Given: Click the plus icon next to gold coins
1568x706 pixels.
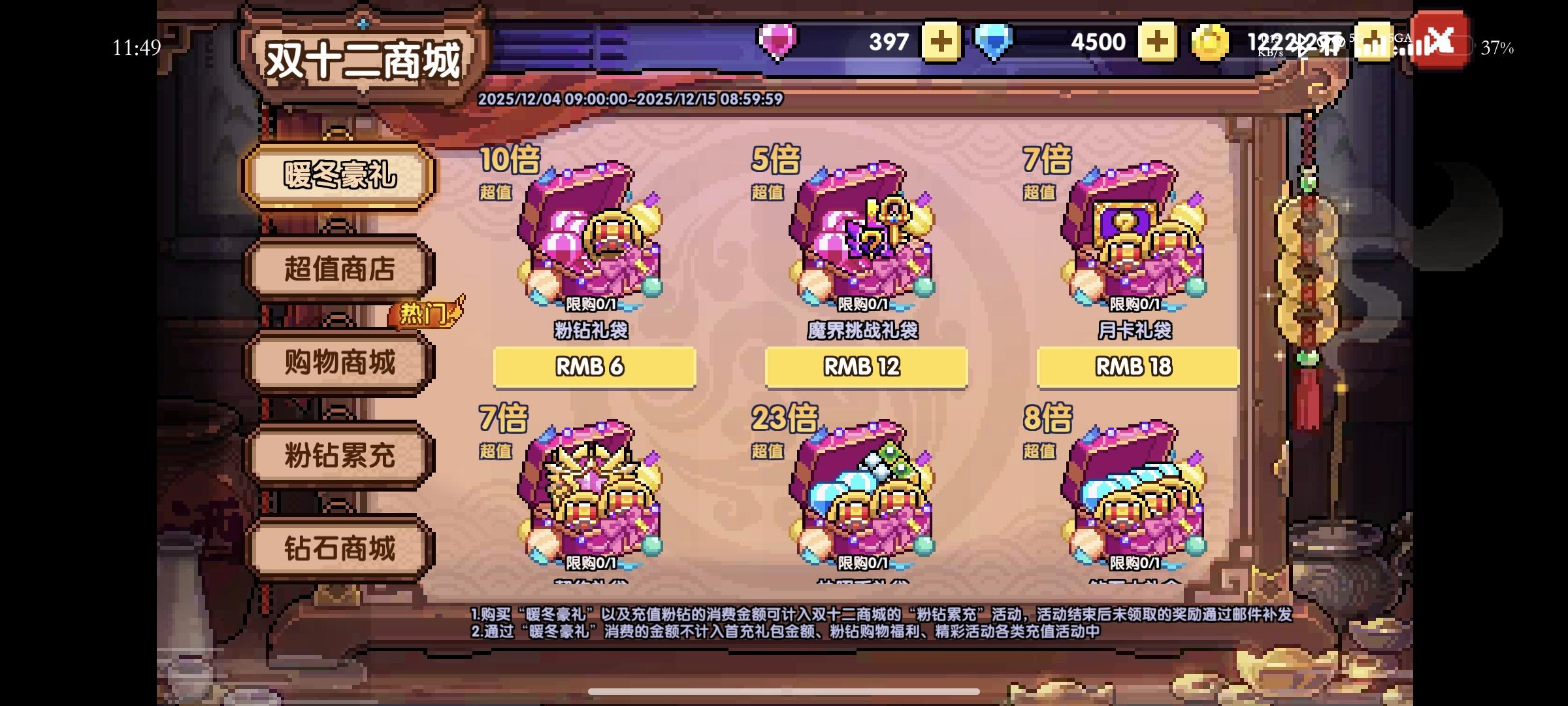Looking at the screenshot, I should pyautogui.click(x=1374, y=41).
